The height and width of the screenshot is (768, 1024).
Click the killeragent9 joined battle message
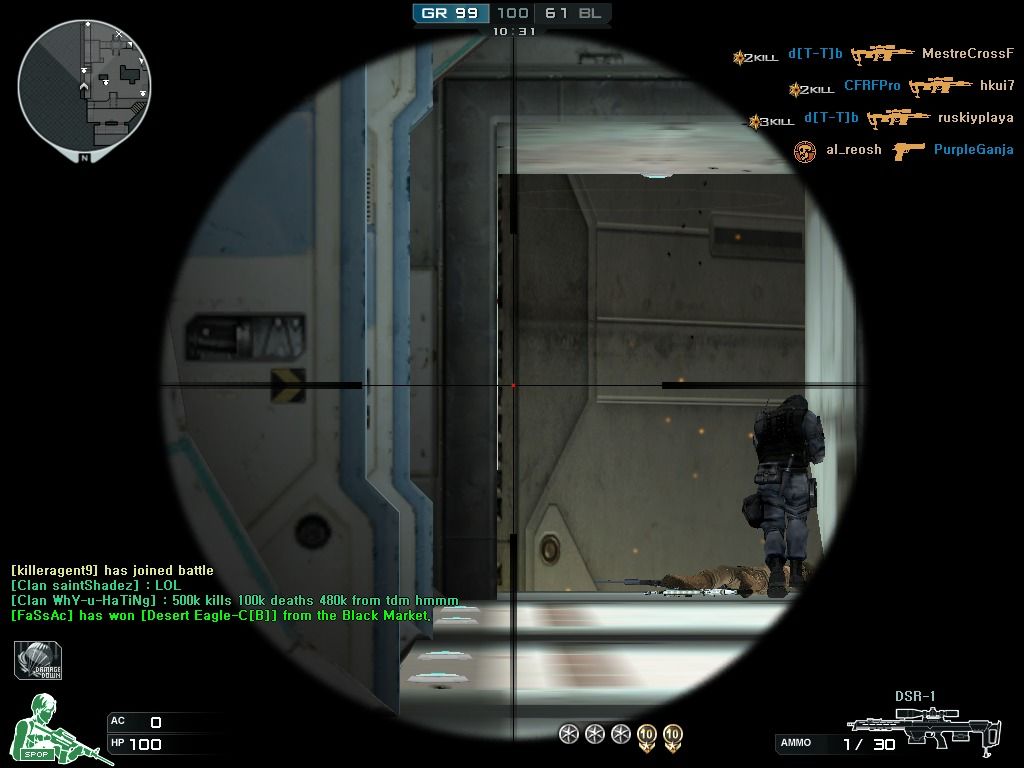point(112,570)
